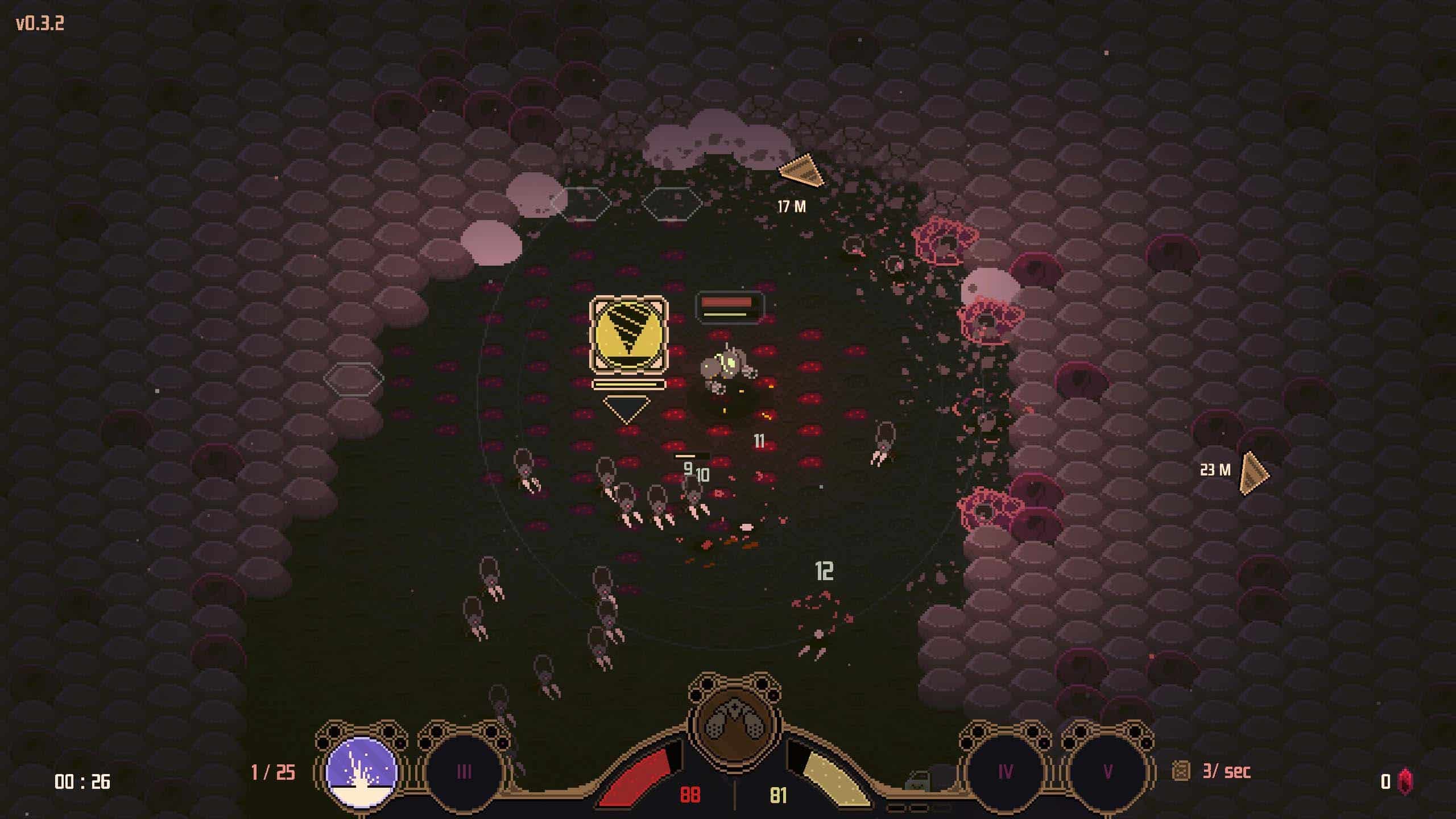Viewport: 1456px width, 819px height.
Task: Select the yellow drill station icon
Action: [628, 334]
